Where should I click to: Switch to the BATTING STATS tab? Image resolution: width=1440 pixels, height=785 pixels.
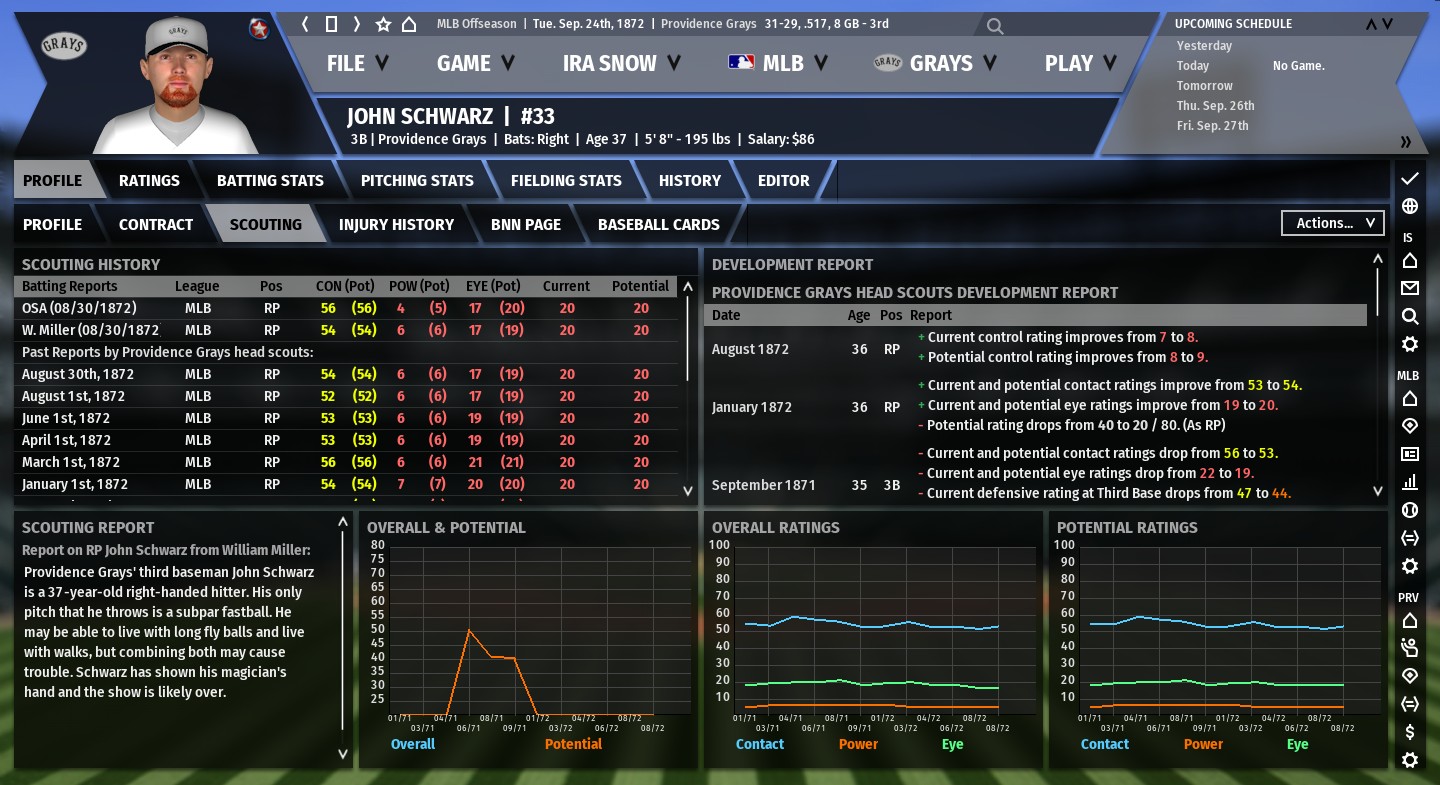270,181
